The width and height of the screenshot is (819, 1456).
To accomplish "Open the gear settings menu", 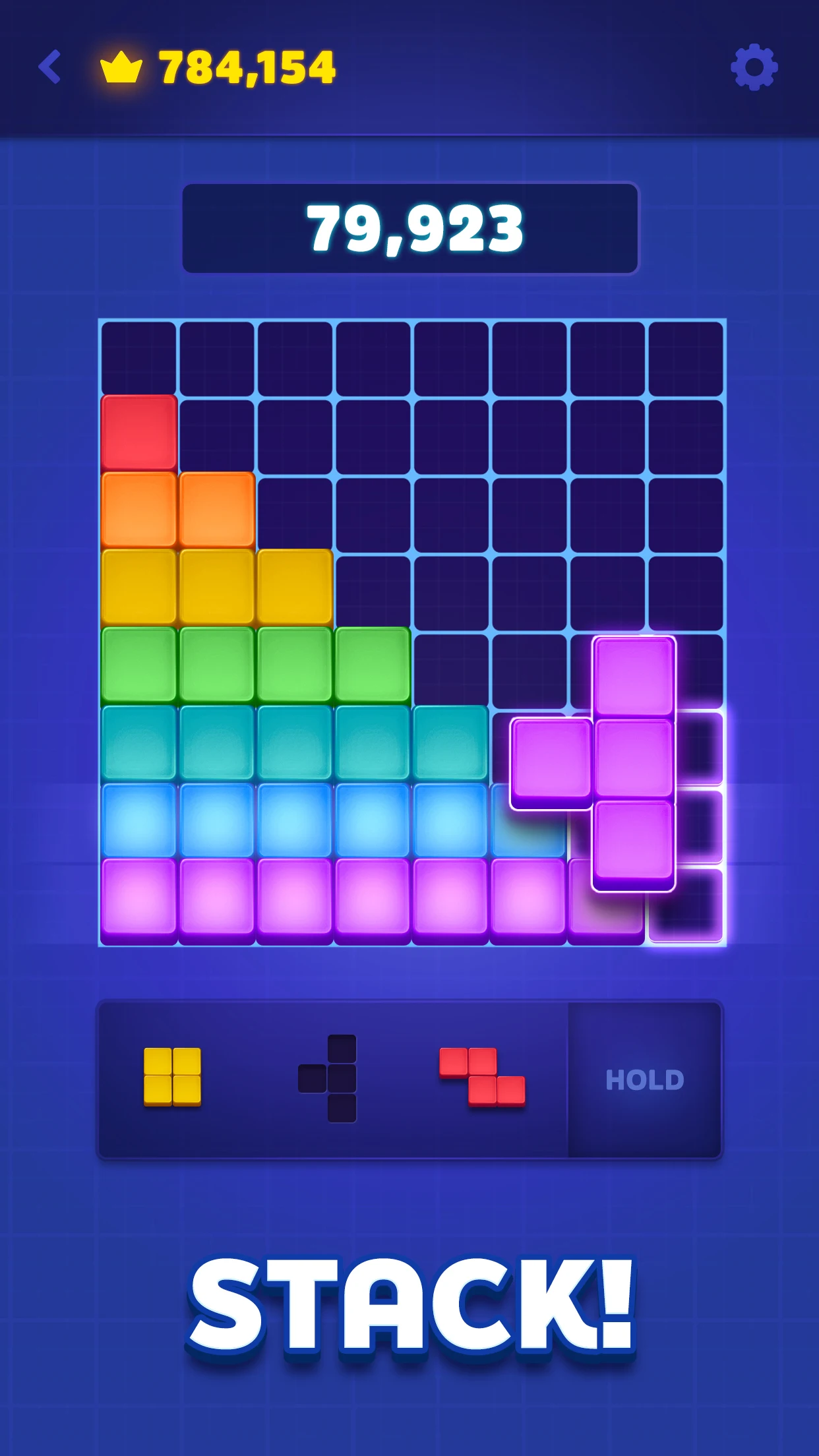I will (x=754, y=67).
